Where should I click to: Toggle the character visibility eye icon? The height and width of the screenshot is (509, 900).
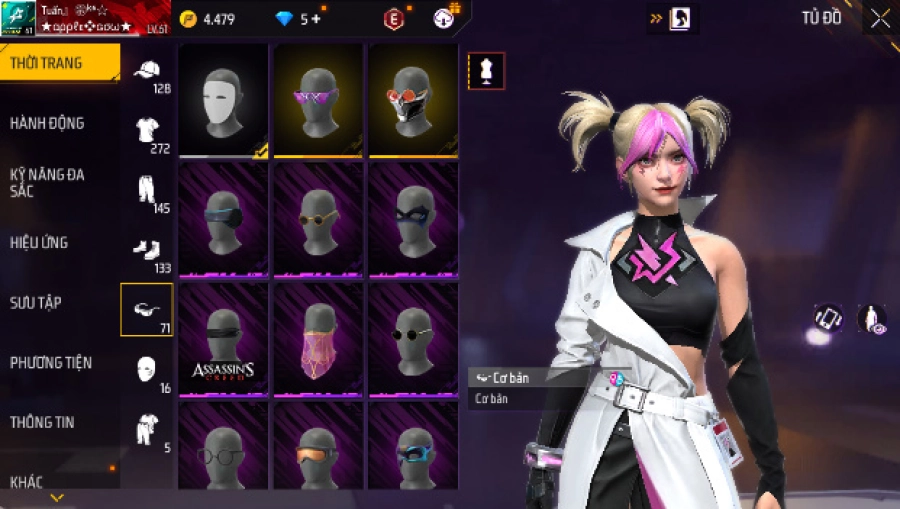point(871,319)
